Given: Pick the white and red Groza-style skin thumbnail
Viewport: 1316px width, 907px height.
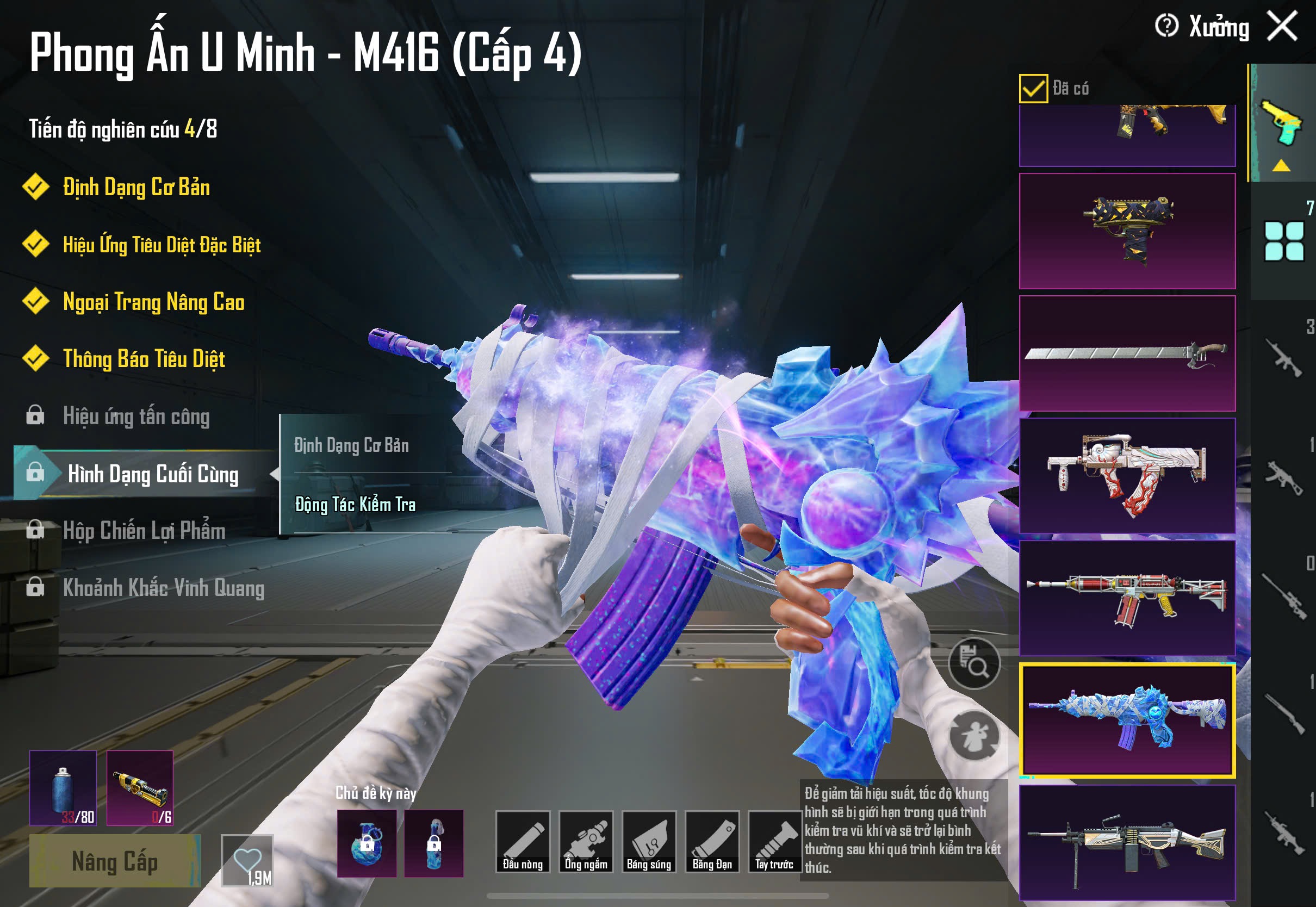Looking at the screenshot, I should coord(1127,475).
